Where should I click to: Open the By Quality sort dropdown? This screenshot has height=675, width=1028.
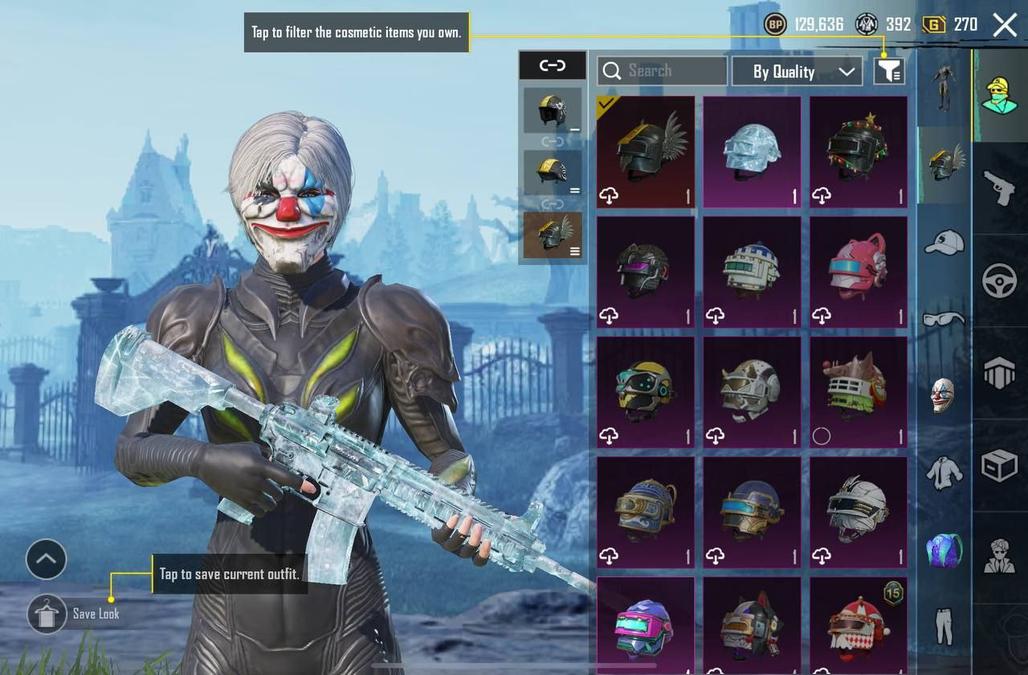coord(796,71)
